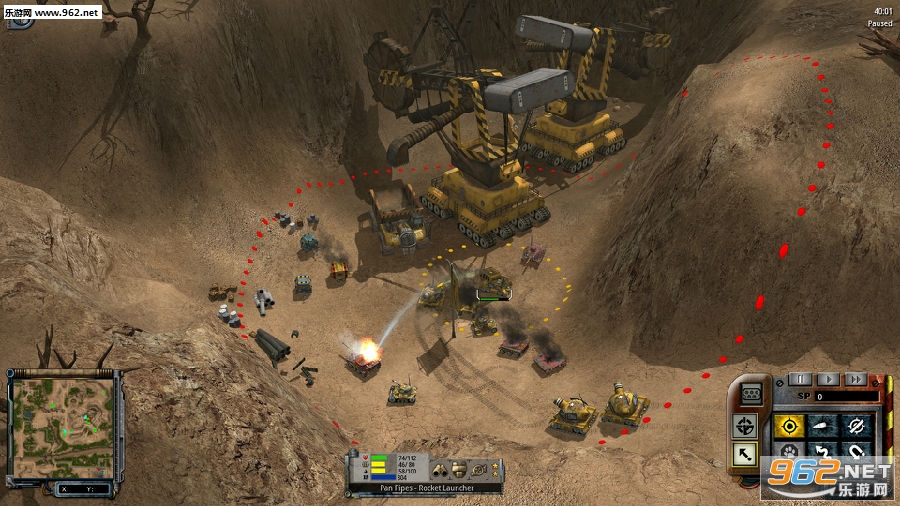Click the minimap in the corner

tap(61, 421)
